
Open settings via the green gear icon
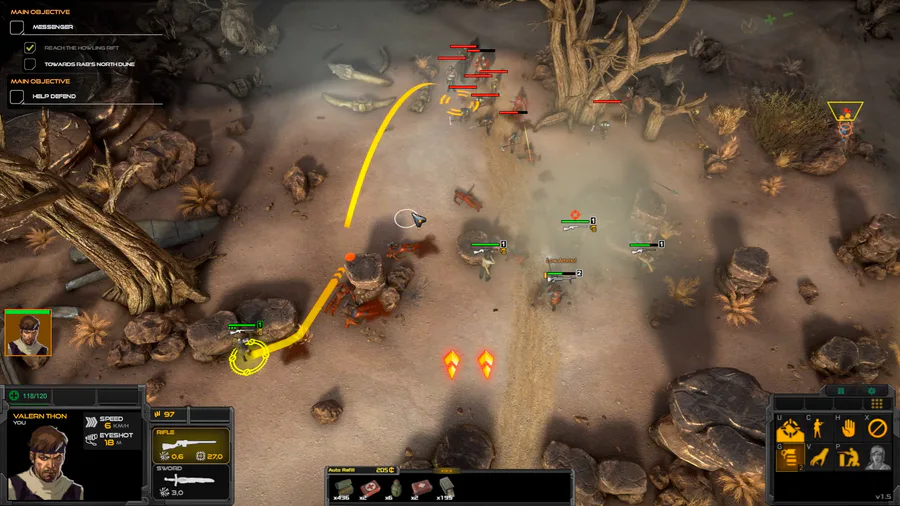point(872,391)
